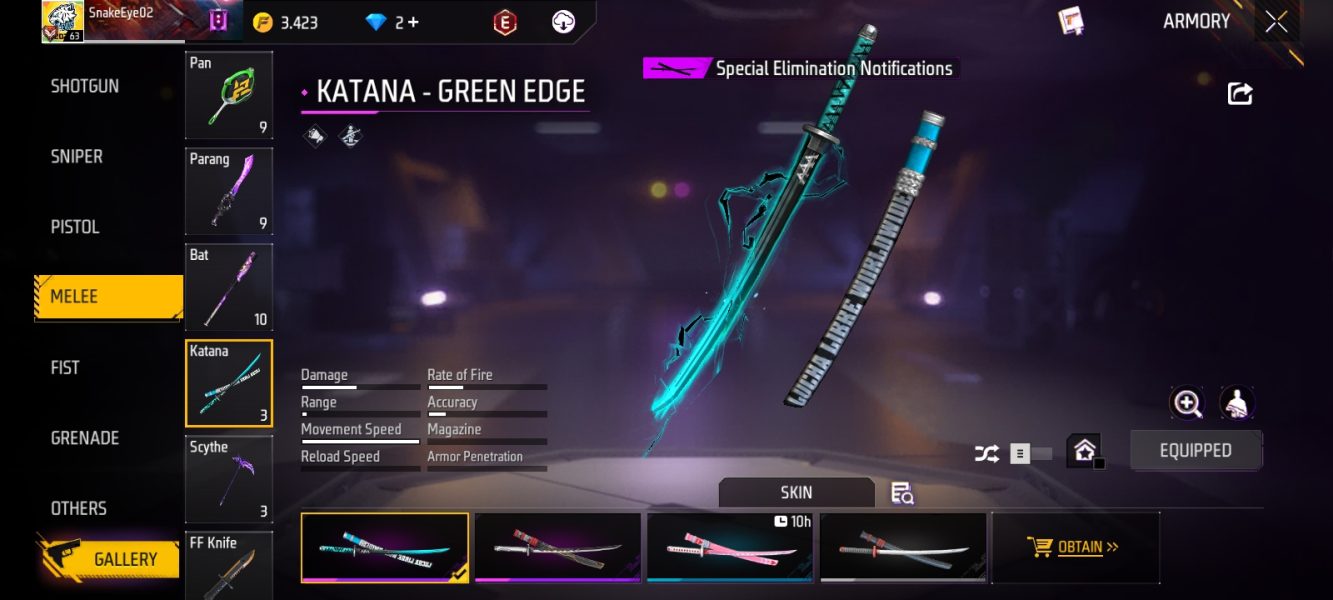Close the Armory screen
The width and height of the screenshot is (1333, 600).
point(1276,22)
